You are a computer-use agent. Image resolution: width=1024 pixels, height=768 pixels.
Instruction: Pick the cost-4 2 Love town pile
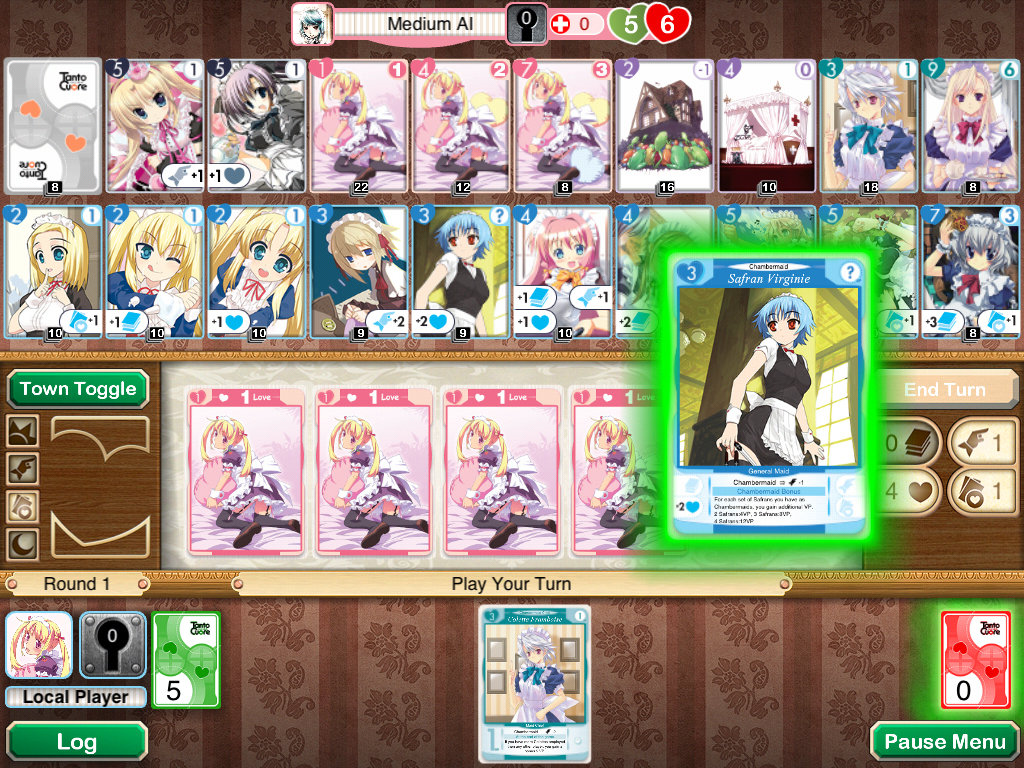461,125
